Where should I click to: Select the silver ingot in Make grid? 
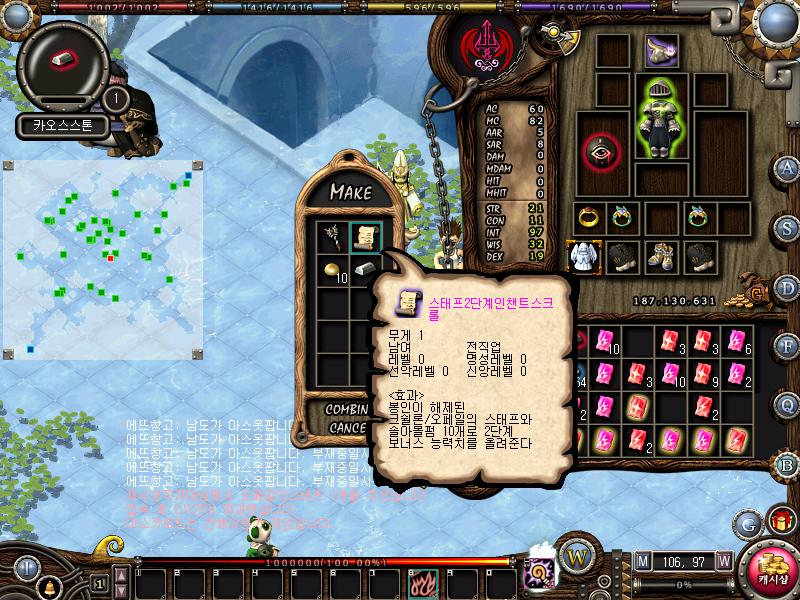(365, 270)
